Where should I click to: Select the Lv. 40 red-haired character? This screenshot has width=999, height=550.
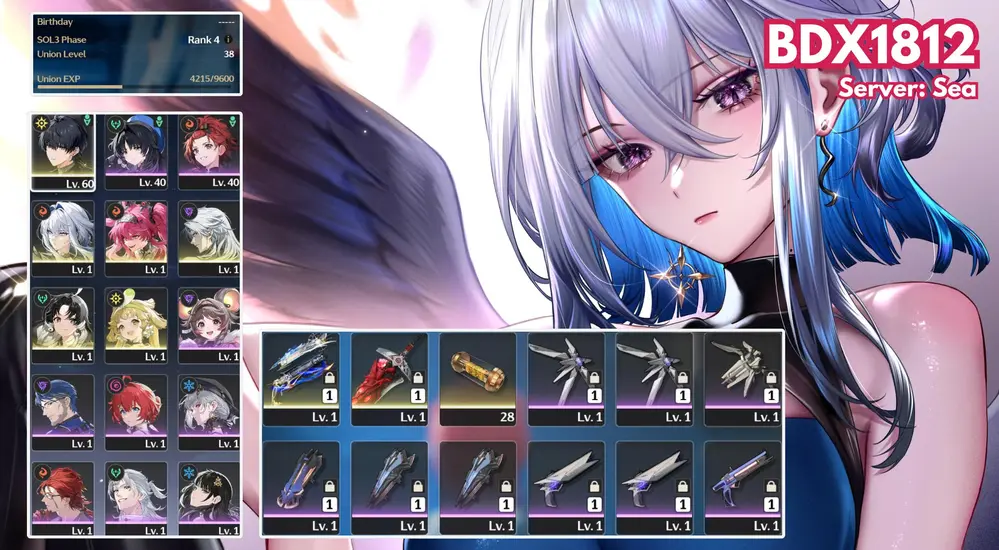pyautogui.click(x=209, y=150)
